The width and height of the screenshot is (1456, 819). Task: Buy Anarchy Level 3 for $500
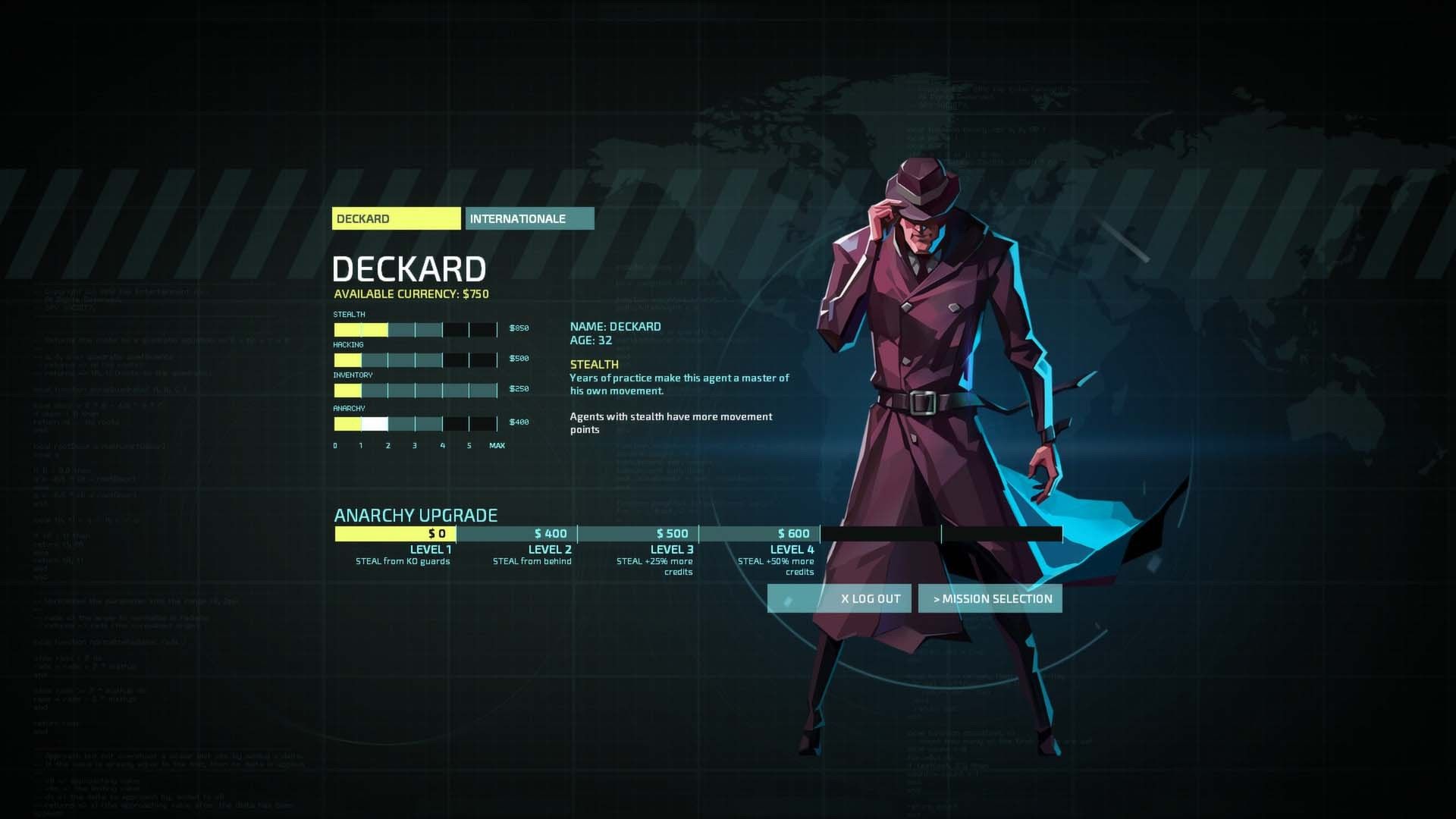tap(638, 534)
